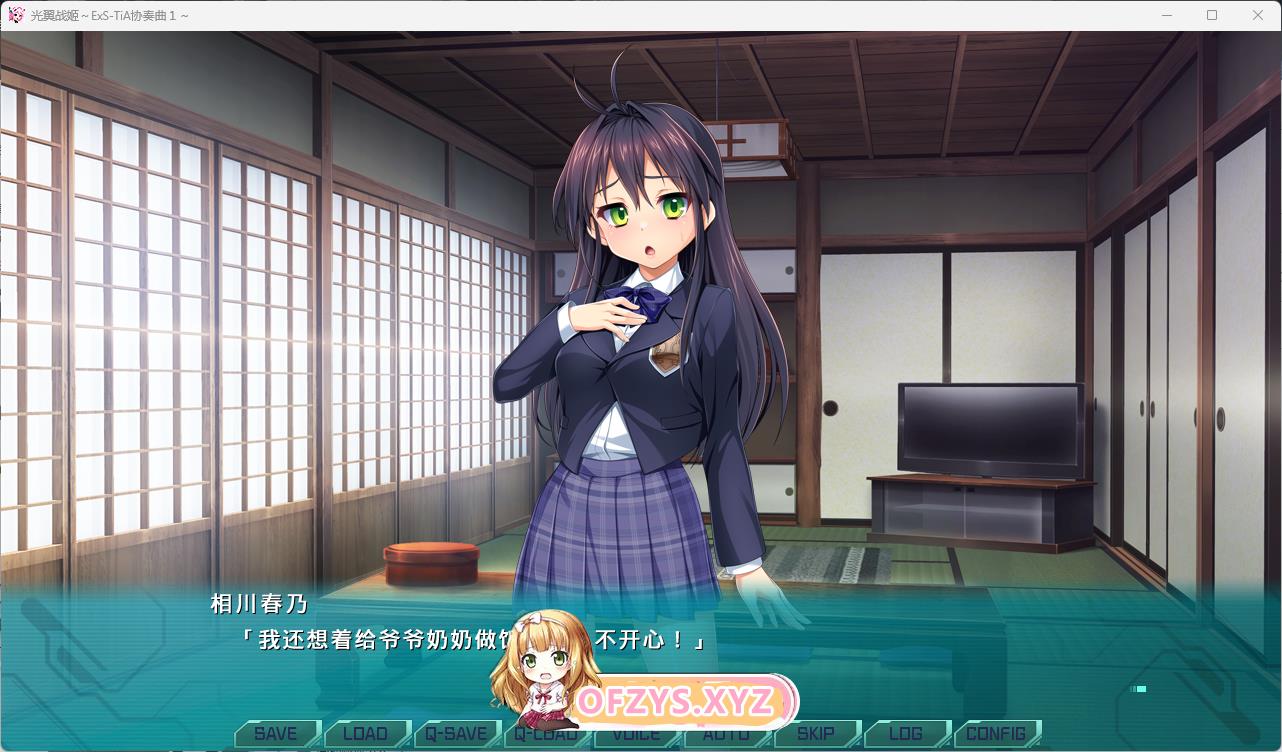The image size is (1282, 752).
Task: Toggle SKIP mode
Action: [815, 734]
